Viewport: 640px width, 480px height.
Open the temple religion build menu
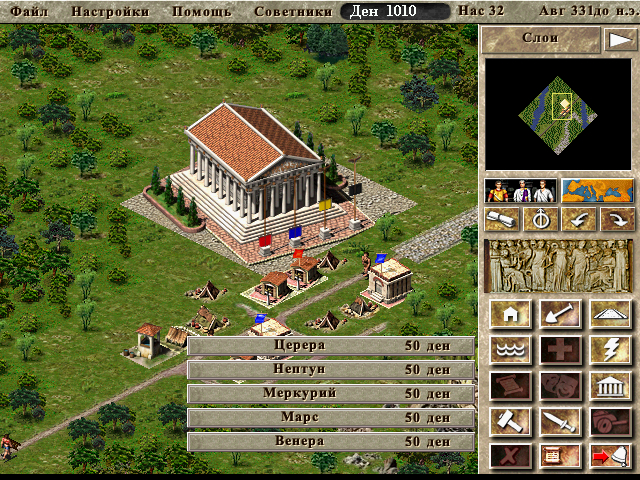point(608,386)
